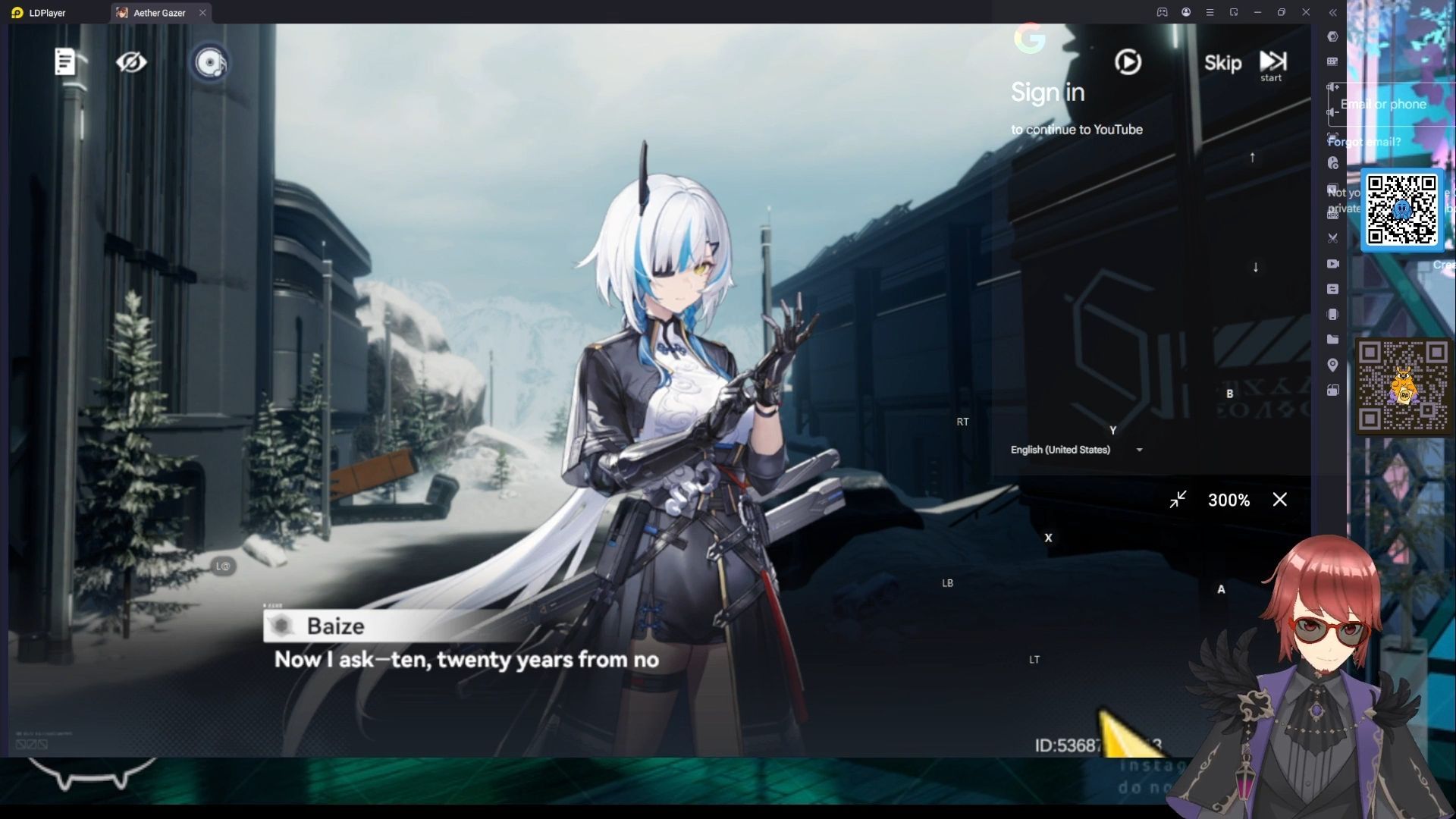Enable auto-play for the dialogue

click(1128, 62)
